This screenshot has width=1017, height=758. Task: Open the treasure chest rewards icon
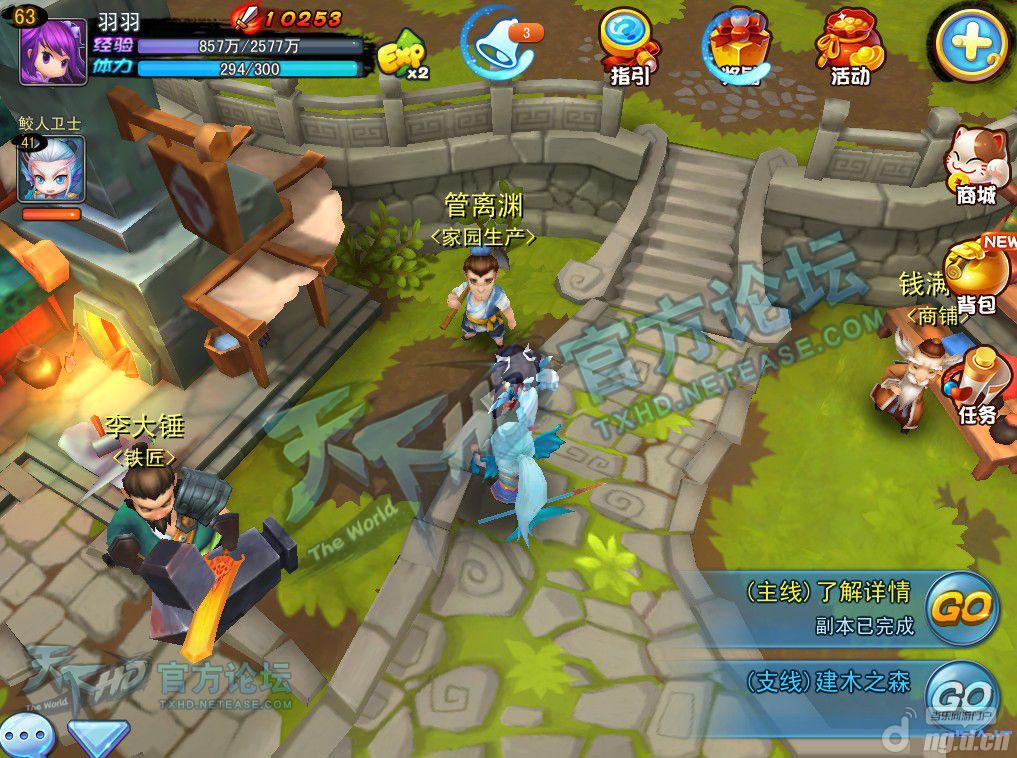tap(739, 45)
